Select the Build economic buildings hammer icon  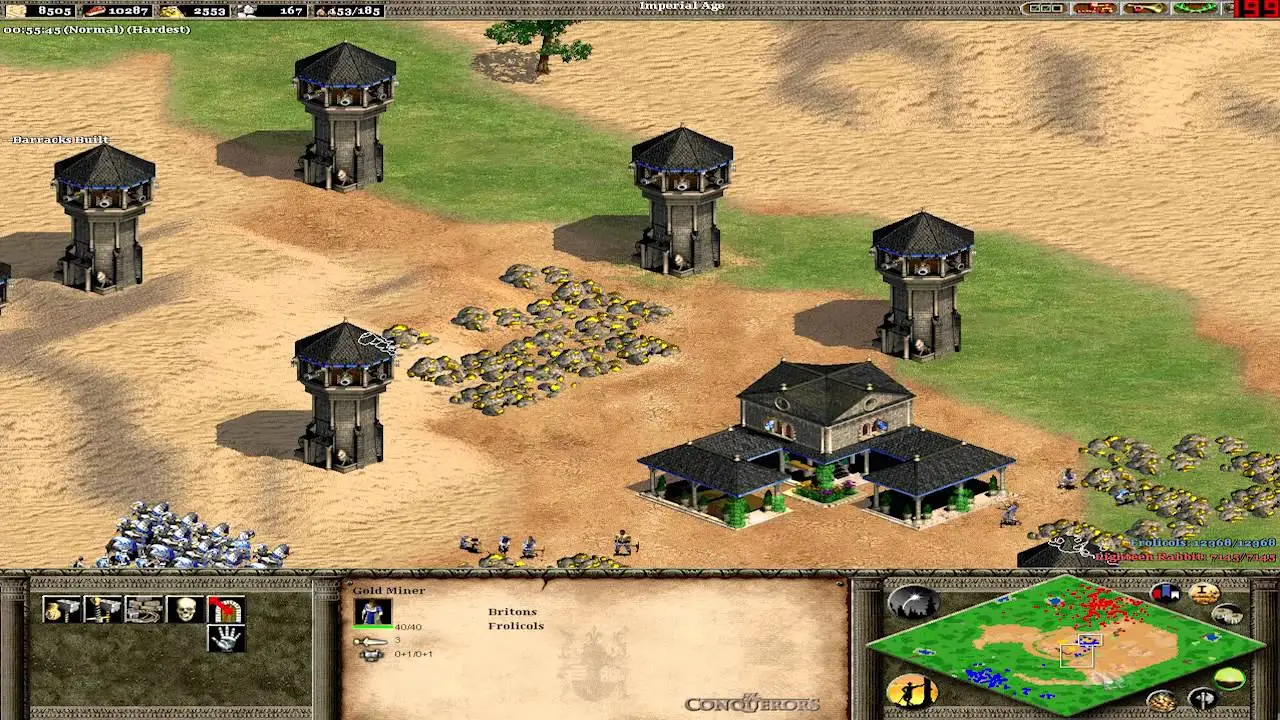[x=61, y=609]
